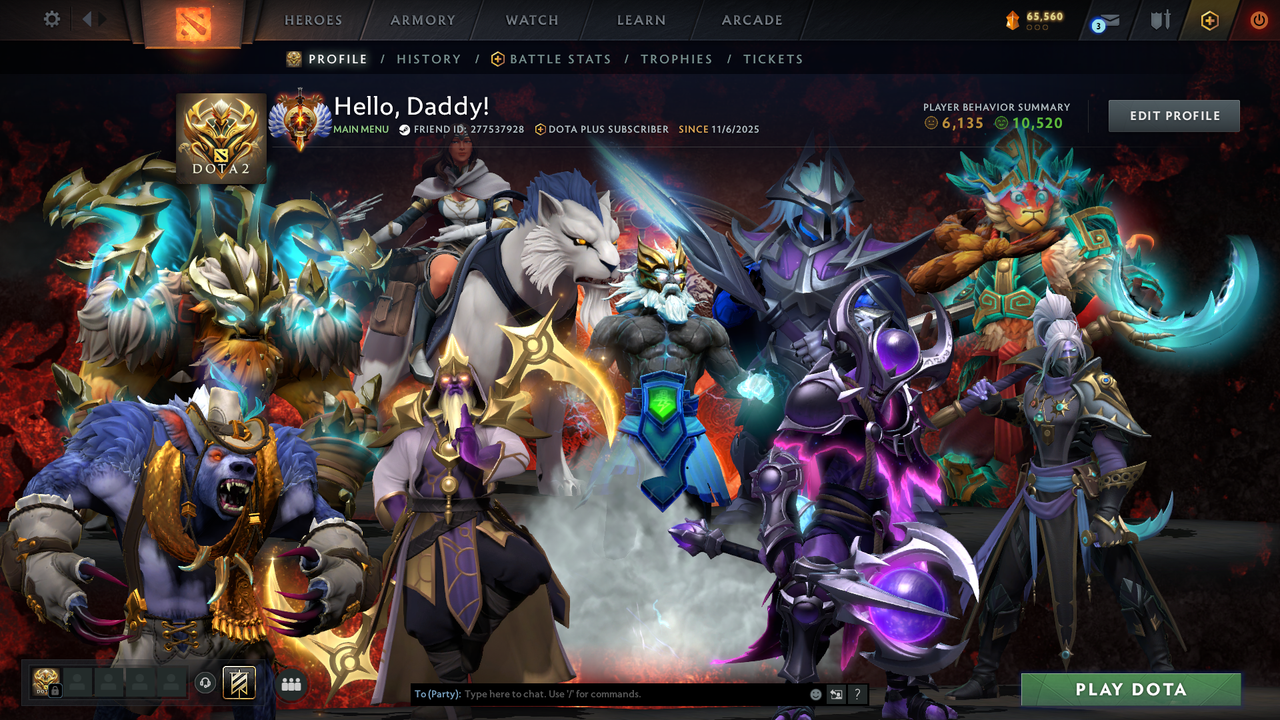Click the power logout icon

point(1259,19)
